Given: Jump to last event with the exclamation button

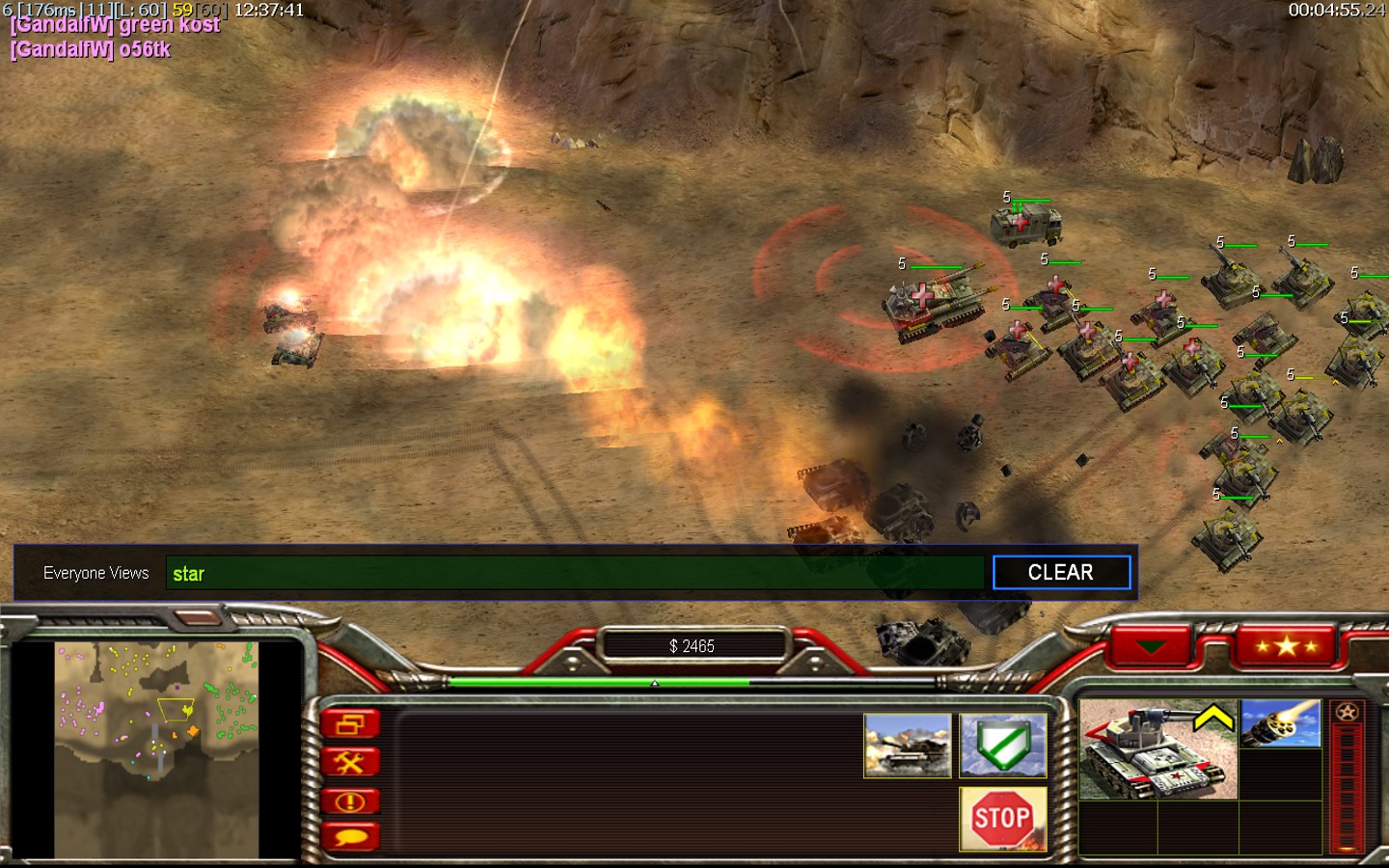Looking at the screenshot, I should click(x=350, y=800).
